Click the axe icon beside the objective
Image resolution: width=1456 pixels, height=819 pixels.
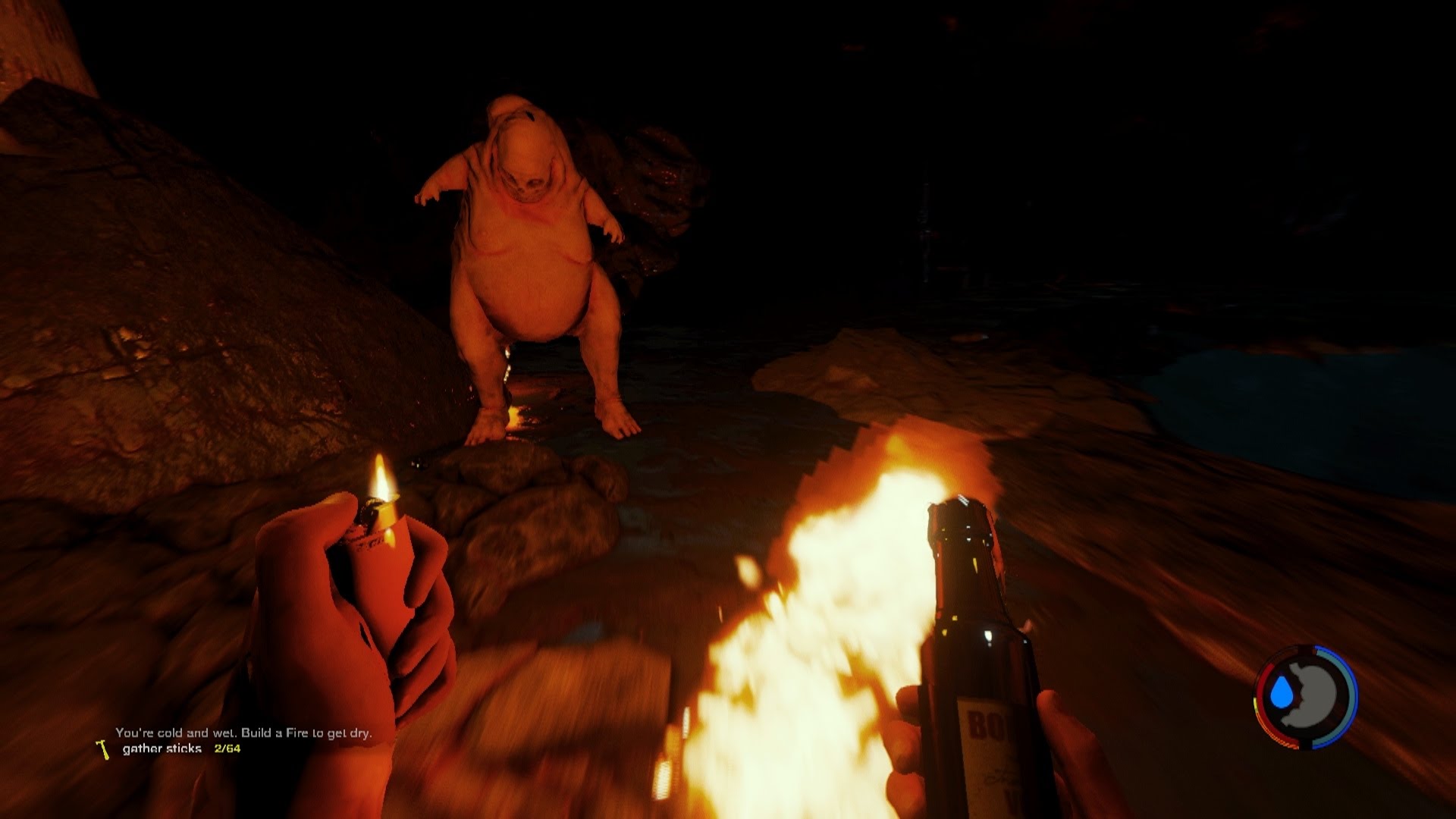click(x=100, y=748)
